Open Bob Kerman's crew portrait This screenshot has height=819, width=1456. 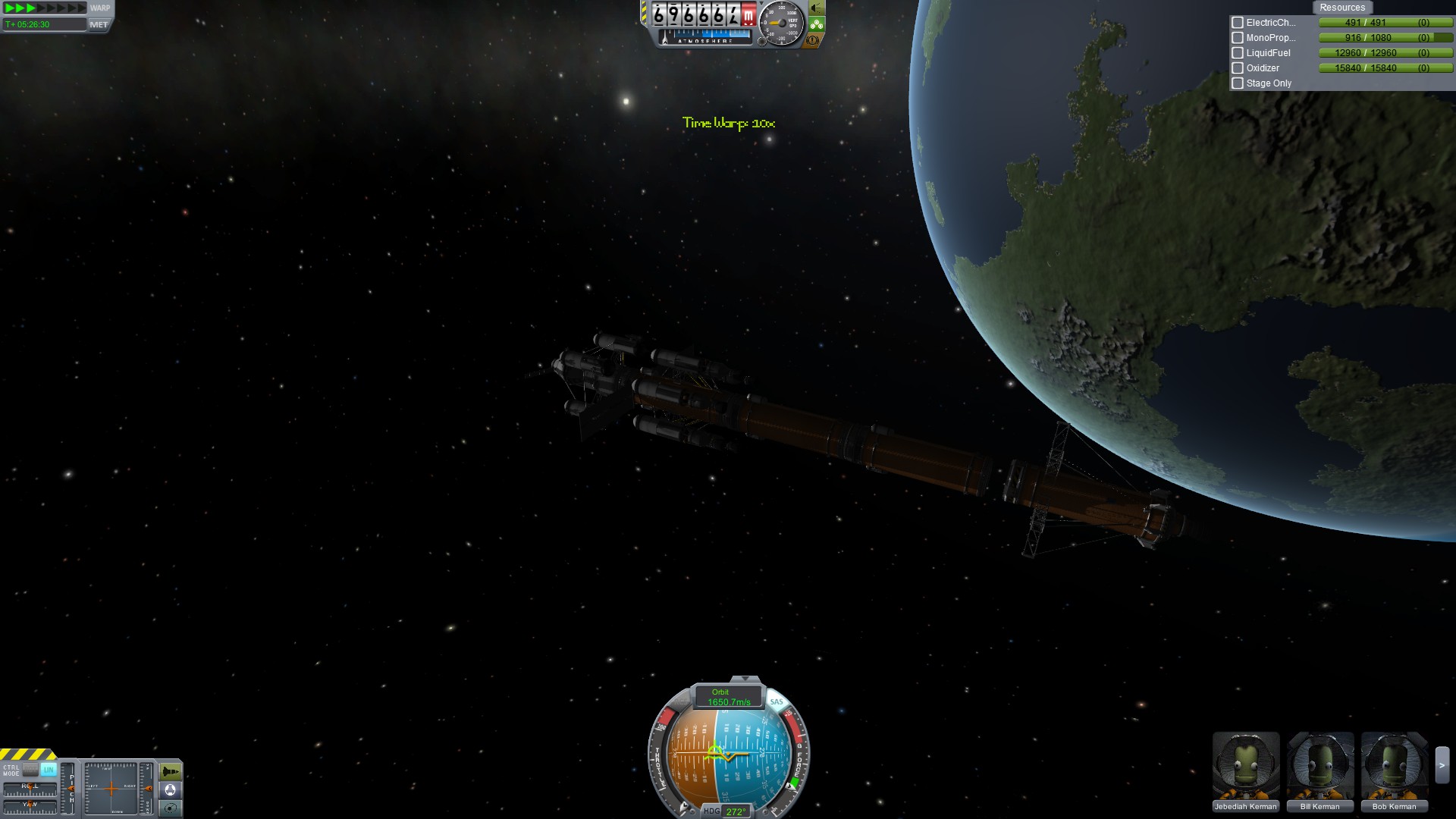click(x=1394, y=766)
